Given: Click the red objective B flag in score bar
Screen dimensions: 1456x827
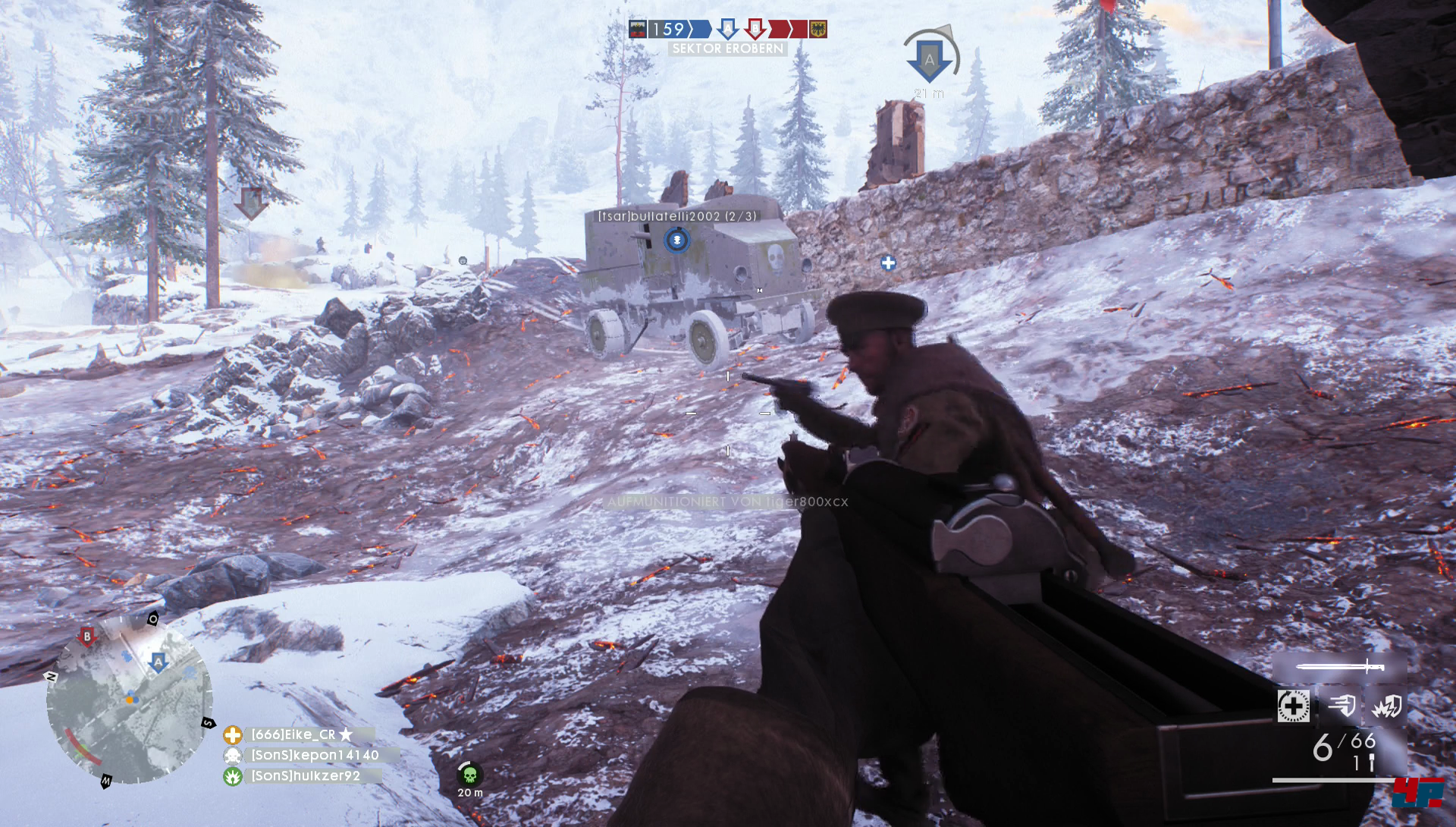Looking at the screenshot, I should coord(755,29).
